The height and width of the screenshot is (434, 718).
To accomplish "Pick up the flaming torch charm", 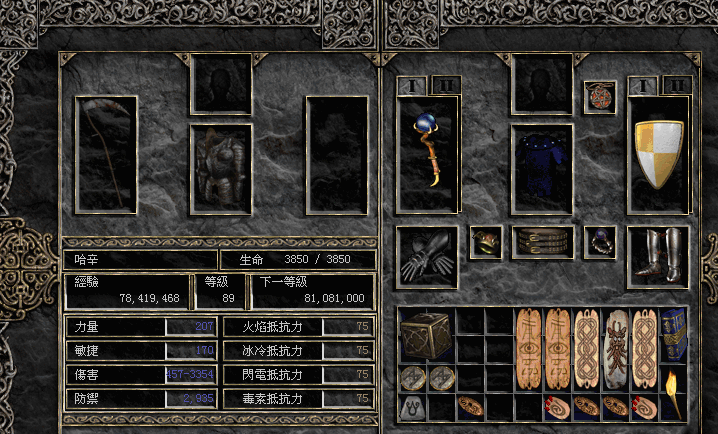I will click(x=674, y=393).
